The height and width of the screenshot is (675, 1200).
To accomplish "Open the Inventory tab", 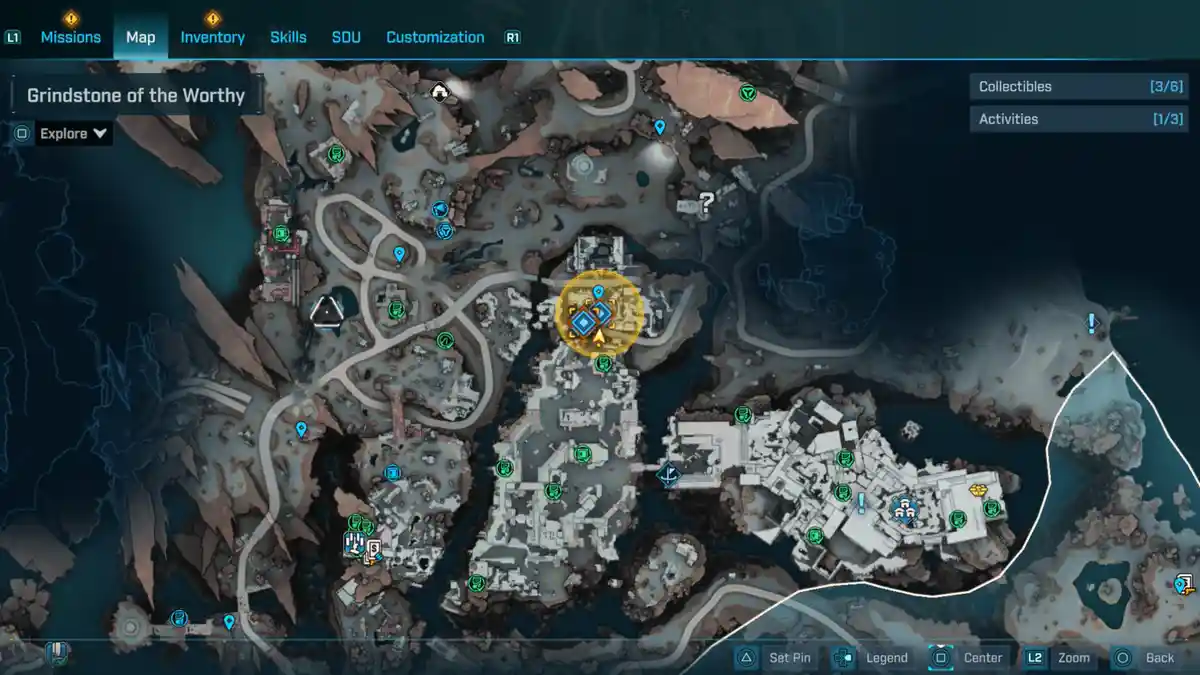I will 212,37.
